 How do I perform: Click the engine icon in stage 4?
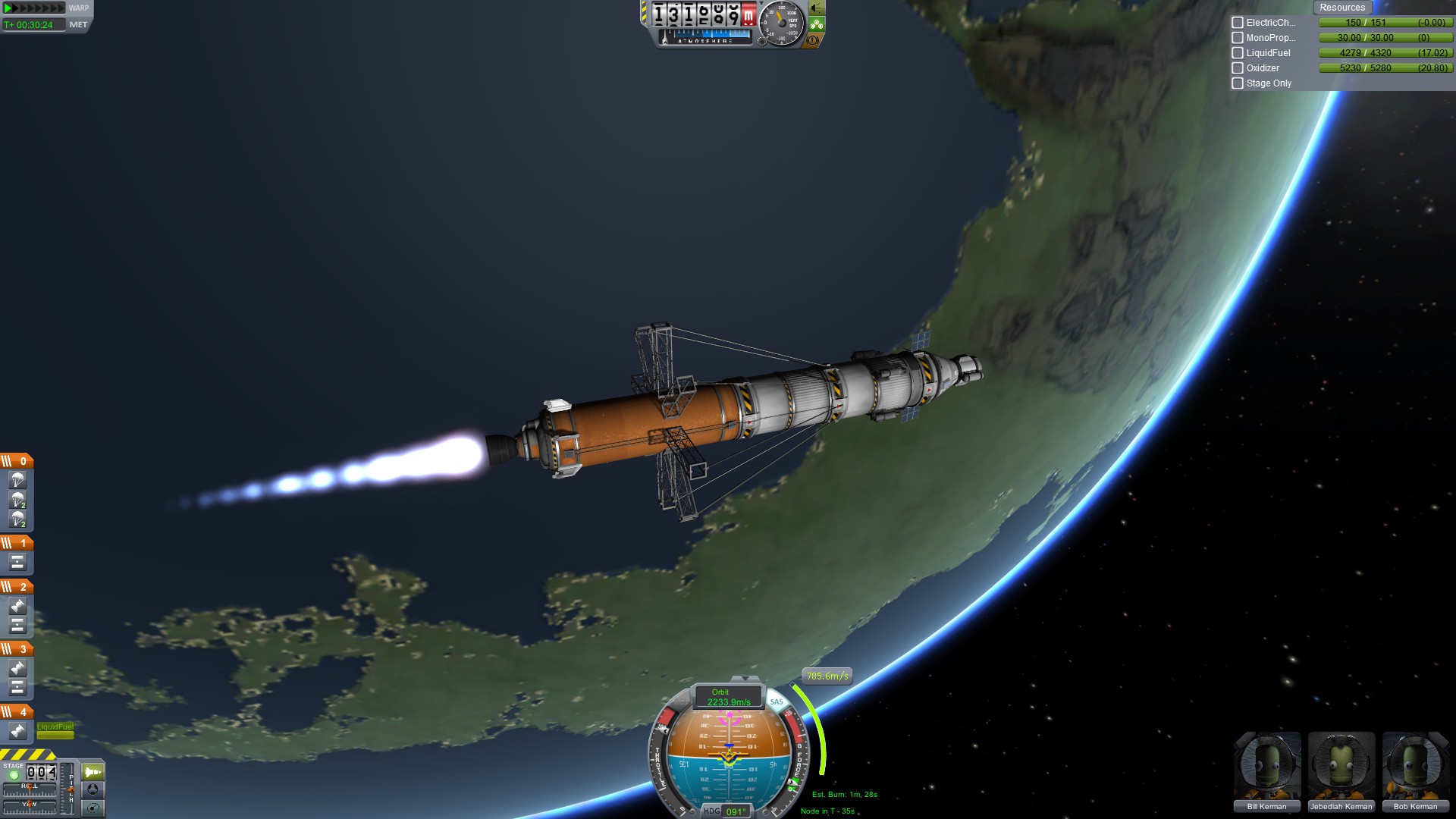(x=18, y=731)
